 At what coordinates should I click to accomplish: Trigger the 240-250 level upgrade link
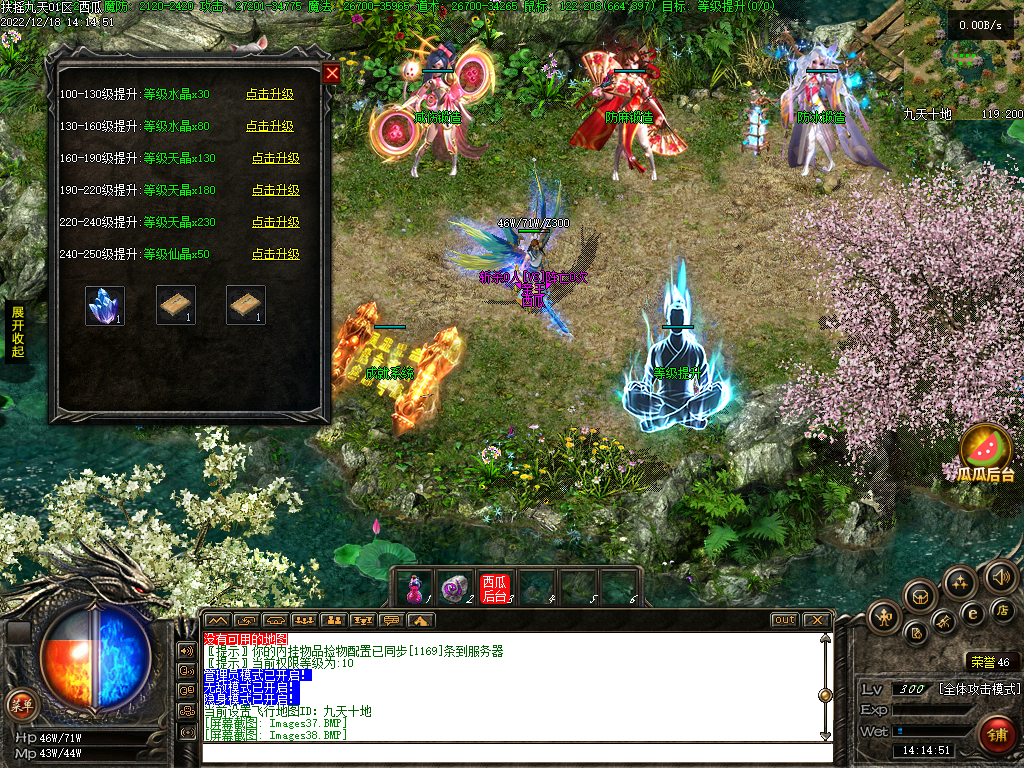pos(275,254)
